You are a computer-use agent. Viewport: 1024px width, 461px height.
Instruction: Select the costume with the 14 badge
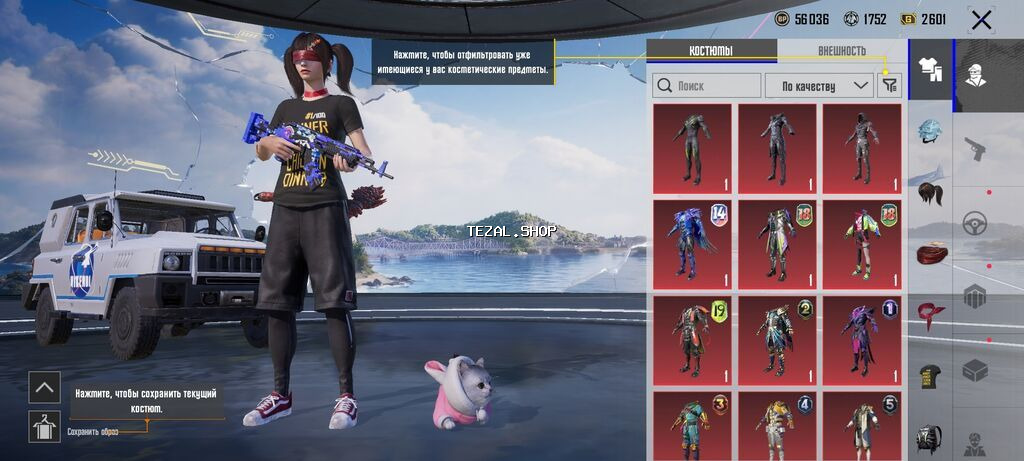click(692, 244)
